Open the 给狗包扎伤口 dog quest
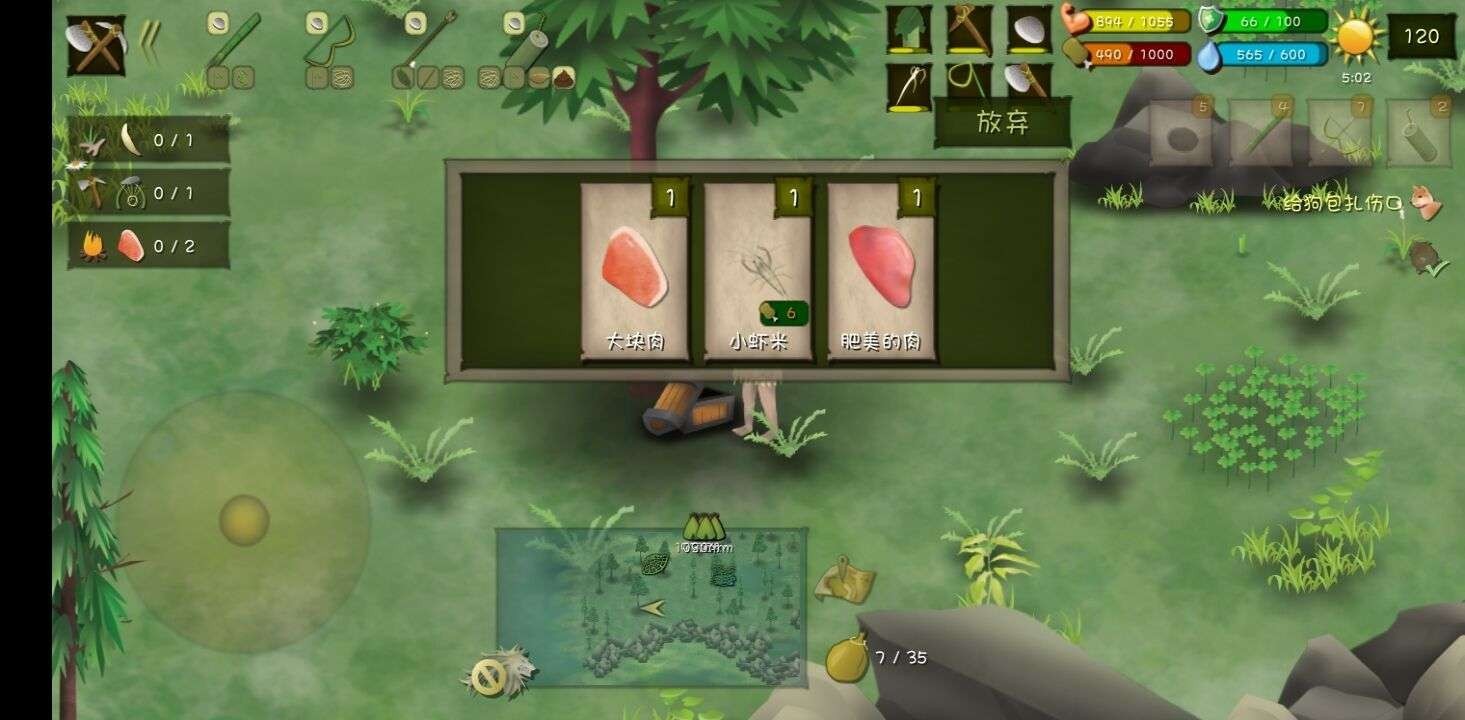 tap(1362, 204)
